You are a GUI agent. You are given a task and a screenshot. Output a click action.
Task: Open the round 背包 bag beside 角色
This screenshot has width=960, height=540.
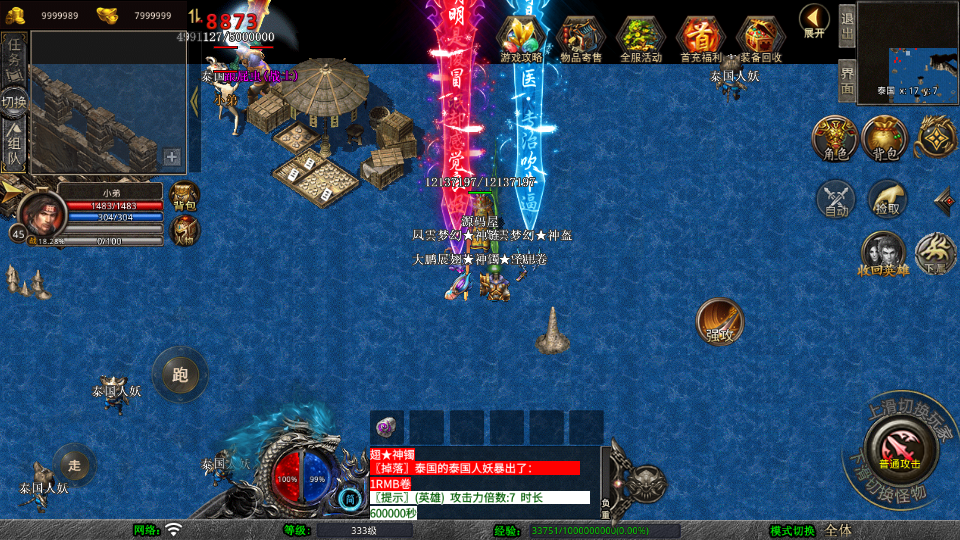pyautogui.click(x=884, y=138)
